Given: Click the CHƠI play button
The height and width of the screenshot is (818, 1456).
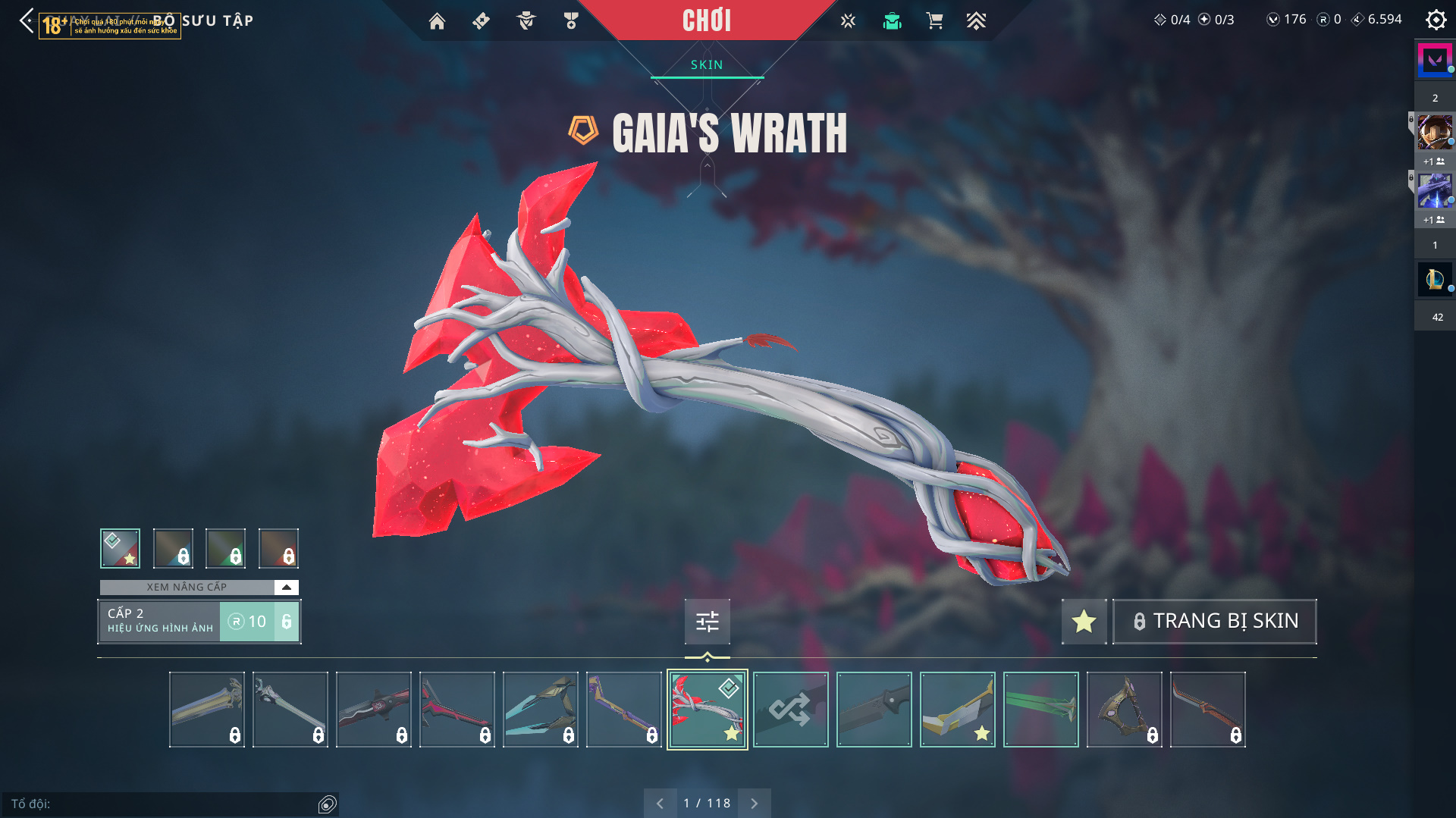Looking at the screenshot, I should (707, 20).
